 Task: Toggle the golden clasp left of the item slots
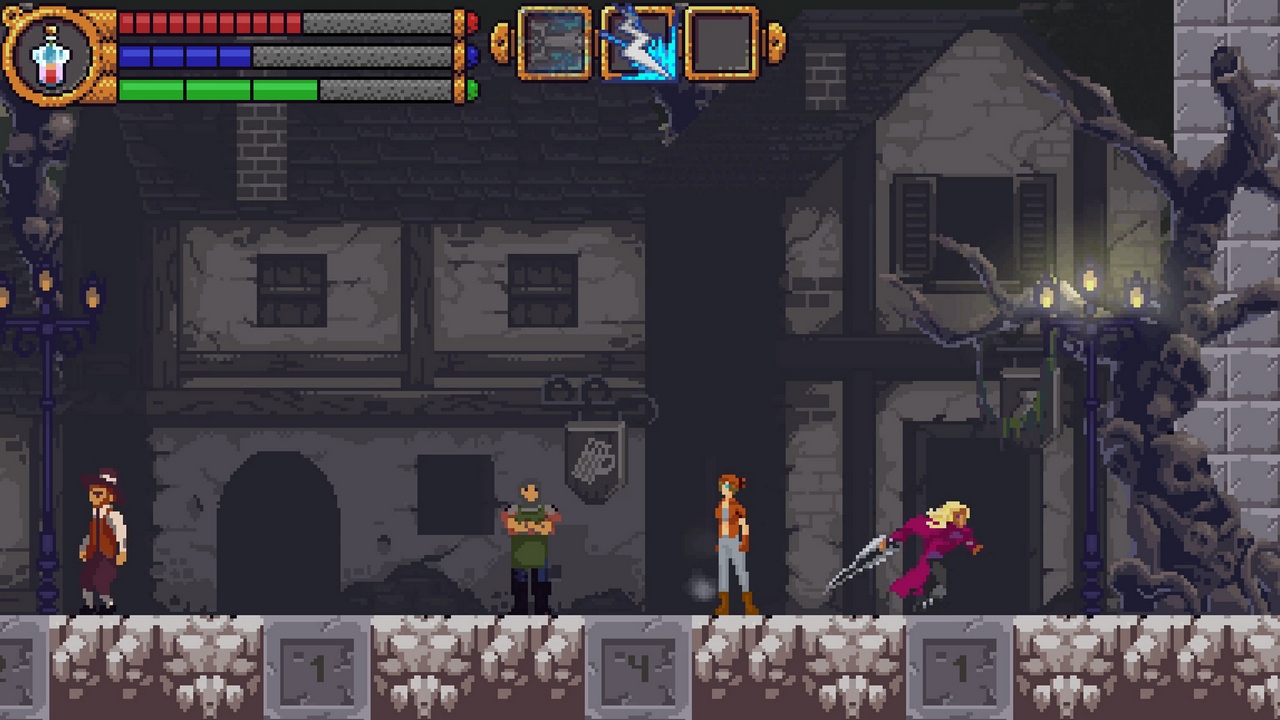point(500,42)
